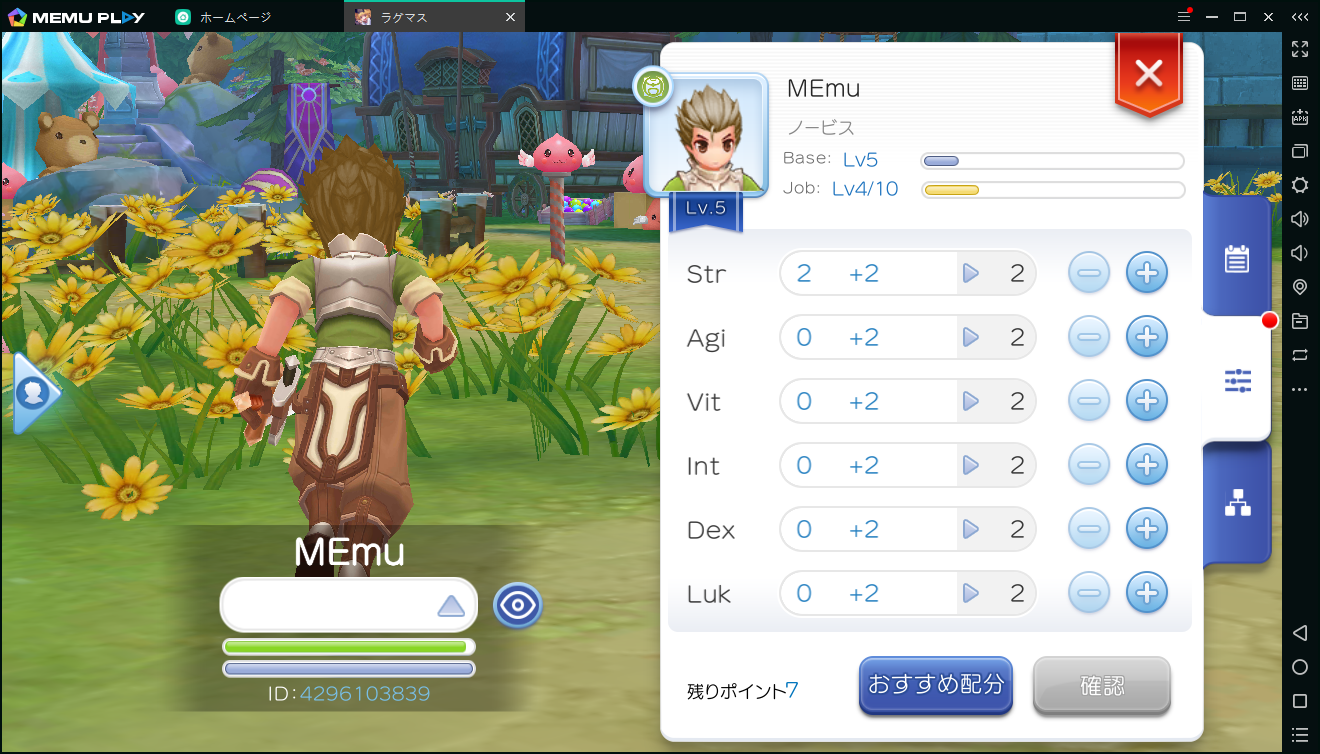Switch MEmu to full screen mode
This screenshot has width=1320, height=754.
point(1300,48)
